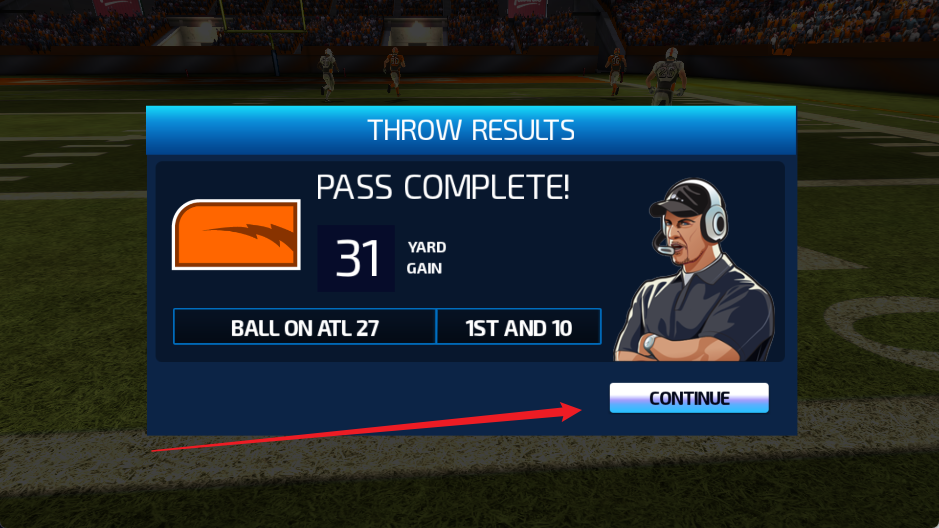Continue past the throw results
The height and width of the screenshot is (528, 939).
pos(689,398)
